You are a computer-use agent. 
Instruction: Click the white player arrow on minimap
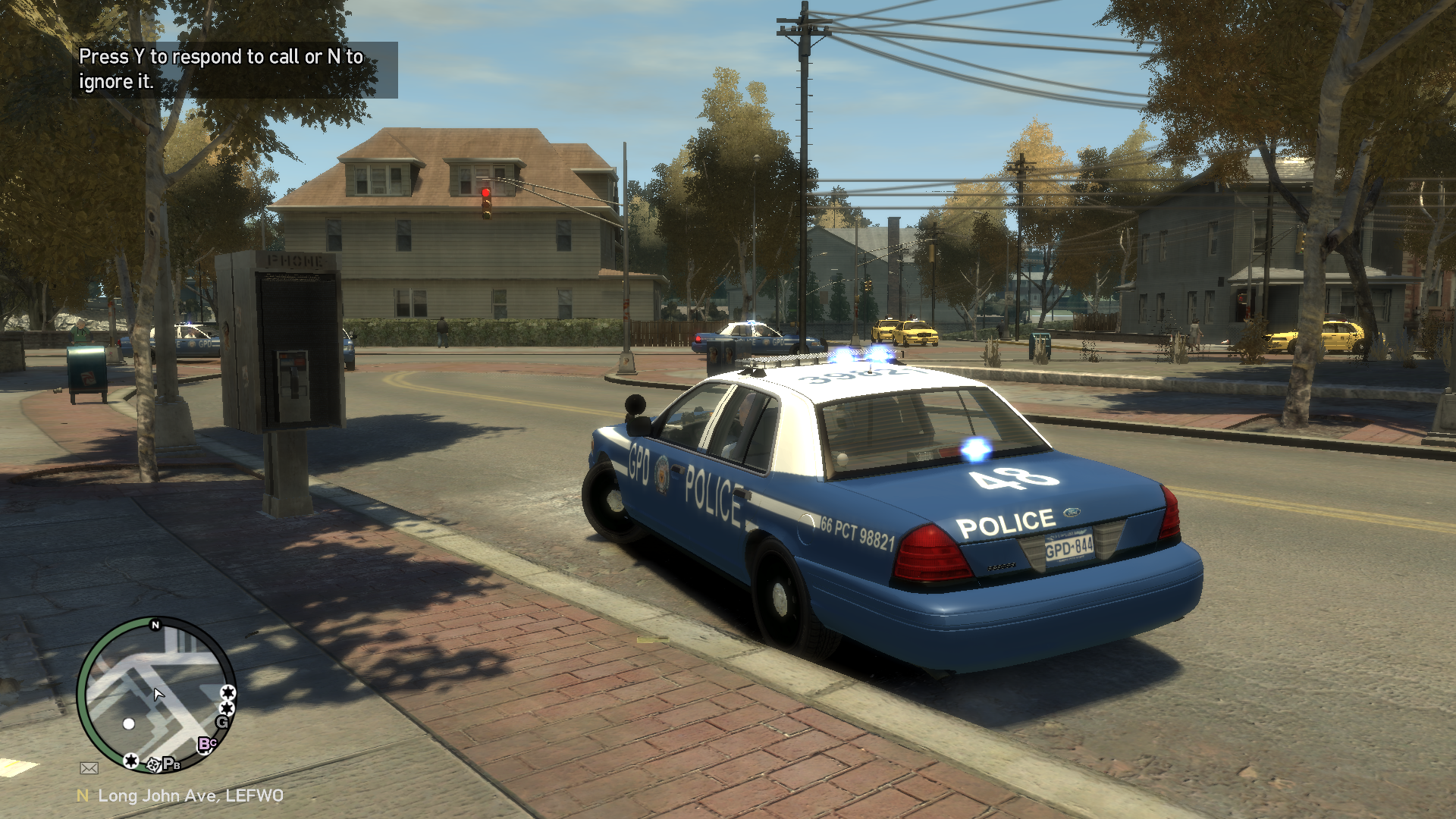tap(158, 694)
